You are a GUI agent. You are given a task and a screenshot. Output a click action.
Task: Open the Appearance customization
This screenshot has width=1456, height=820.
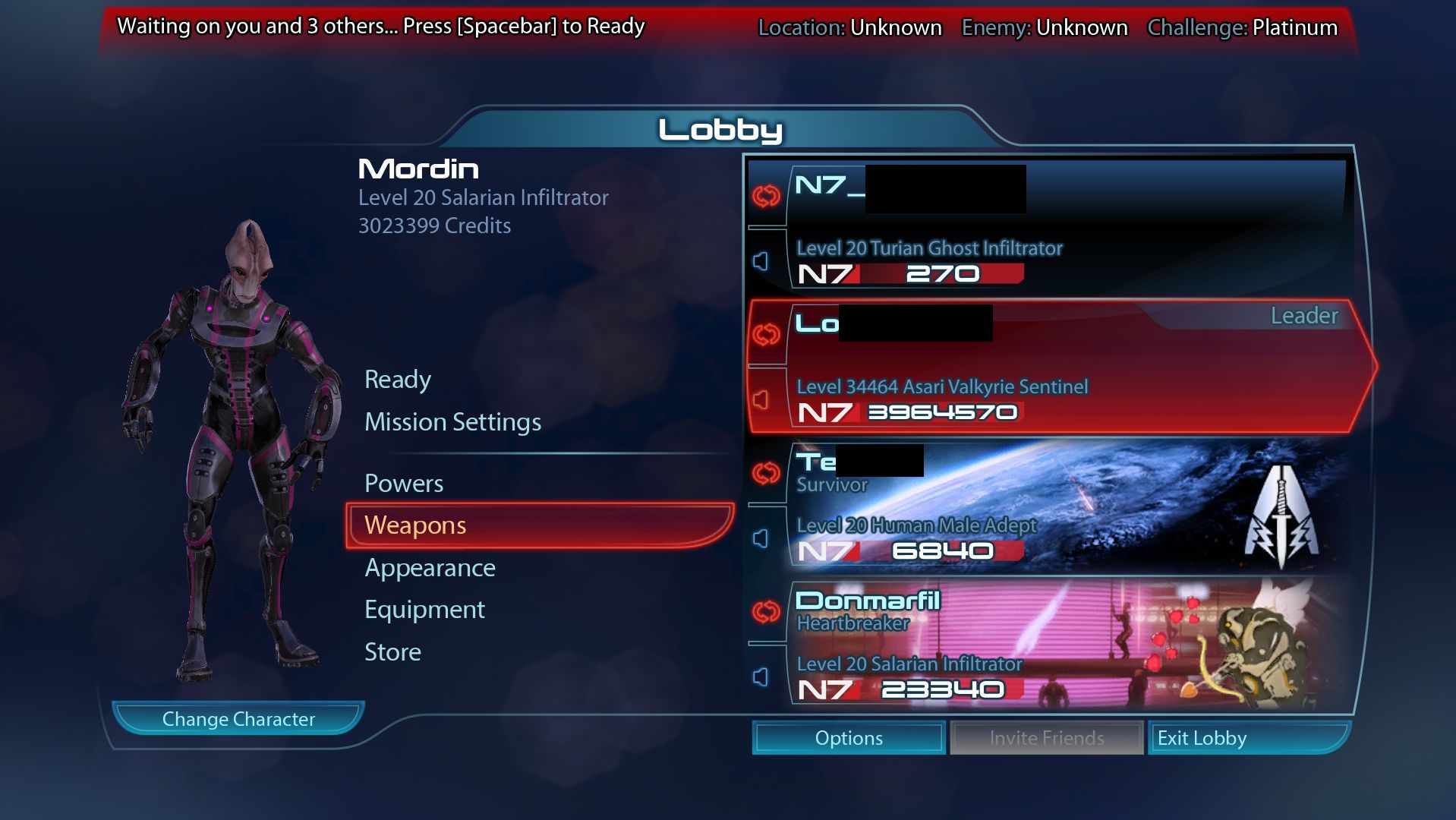click(x=430, y=568)
